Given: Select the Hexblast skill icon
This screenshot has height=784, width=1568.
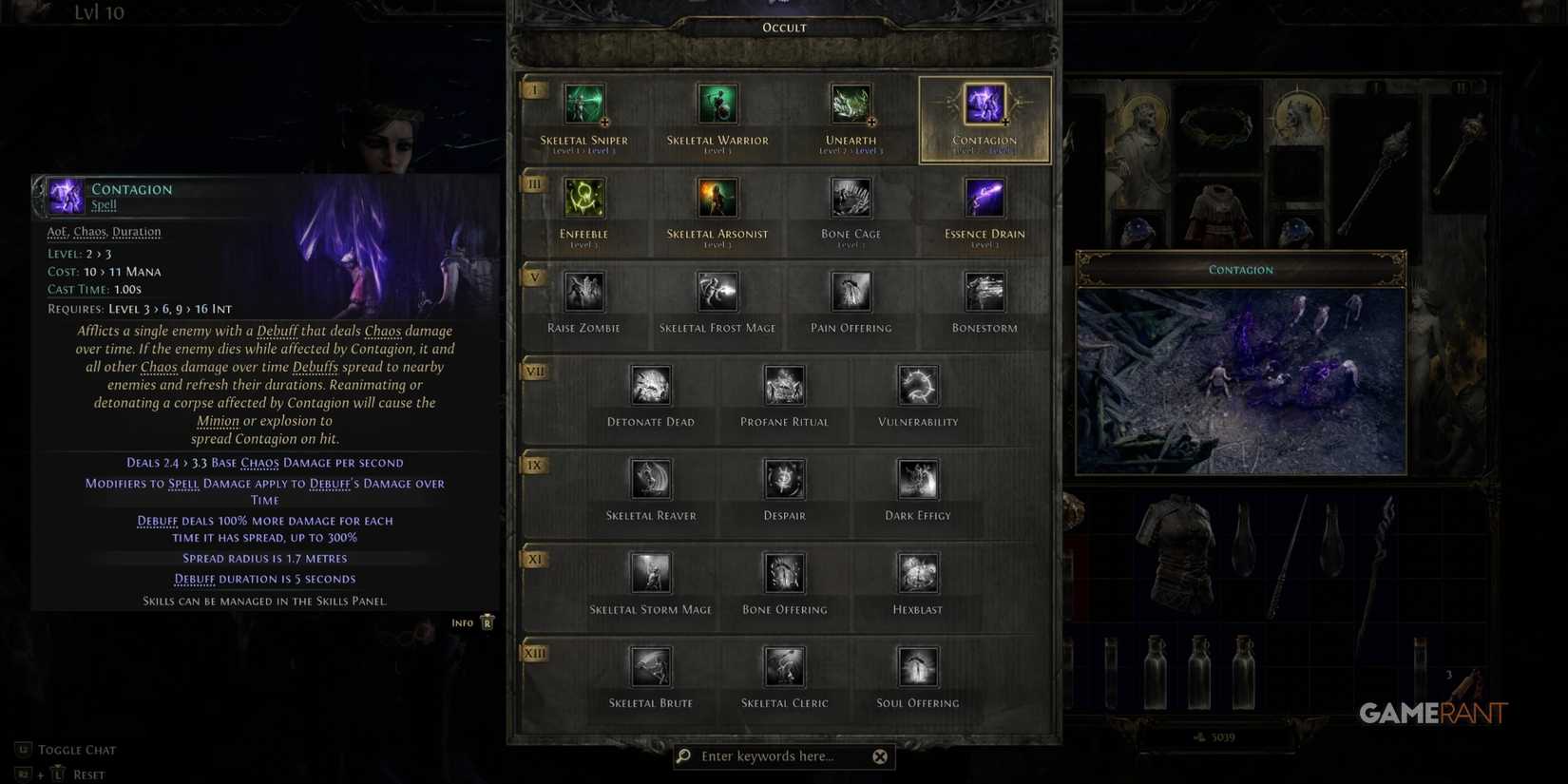Looking at the screenshot, I should tap(916, 573).
